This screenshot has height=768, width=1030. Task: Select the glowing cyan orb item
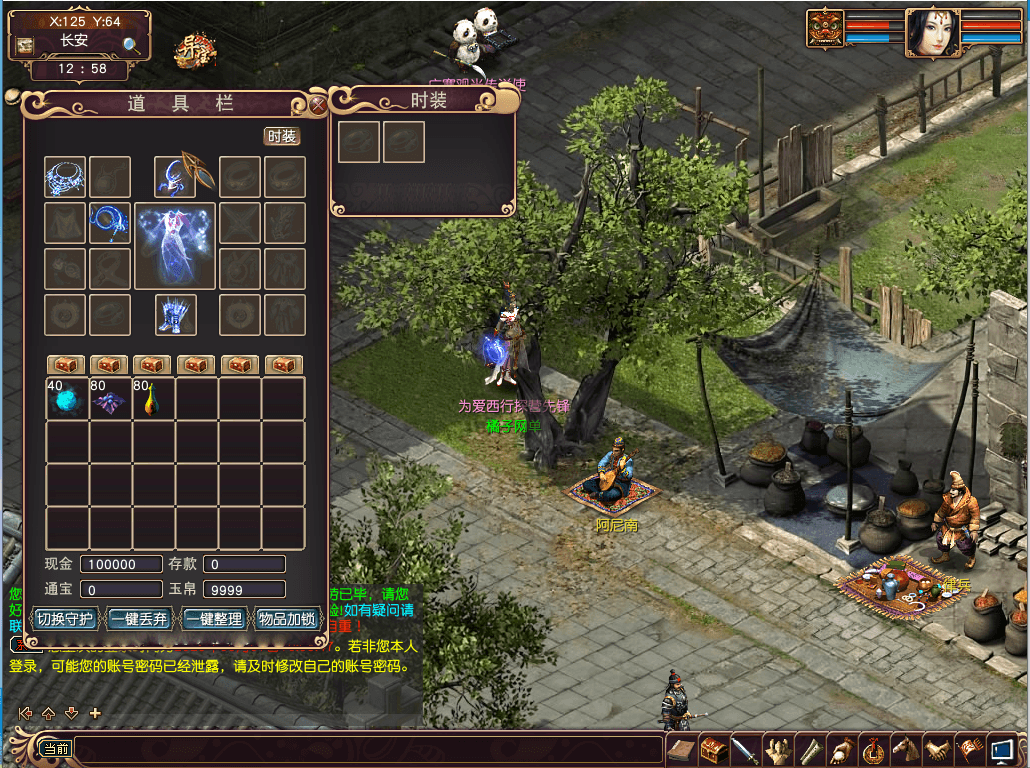pyautogui.click(x=67, y=400)
